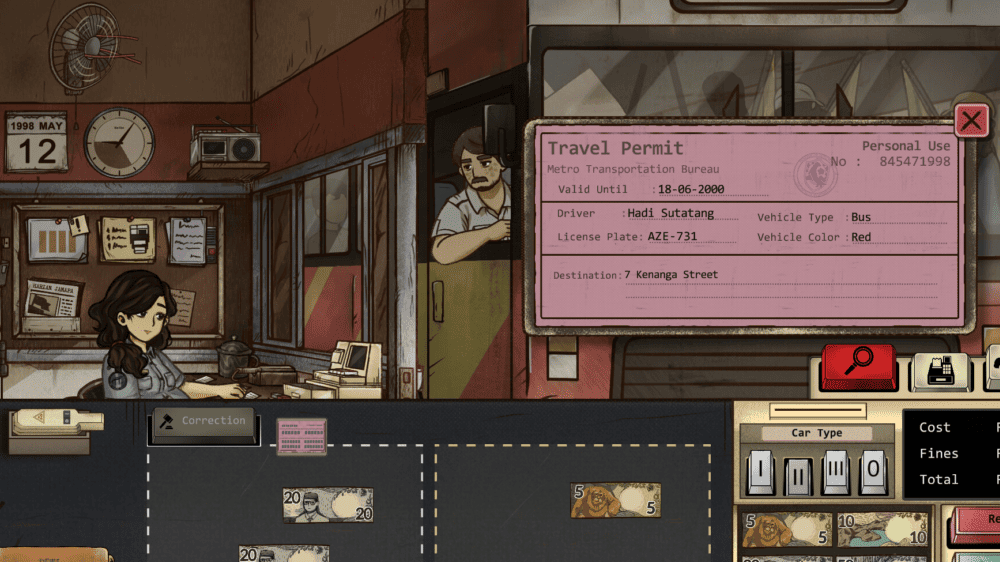Viewport: 1000px width, 562px height.
Task: Activate the red magnifying glass inspect button
Action: (x=858, y=367)
